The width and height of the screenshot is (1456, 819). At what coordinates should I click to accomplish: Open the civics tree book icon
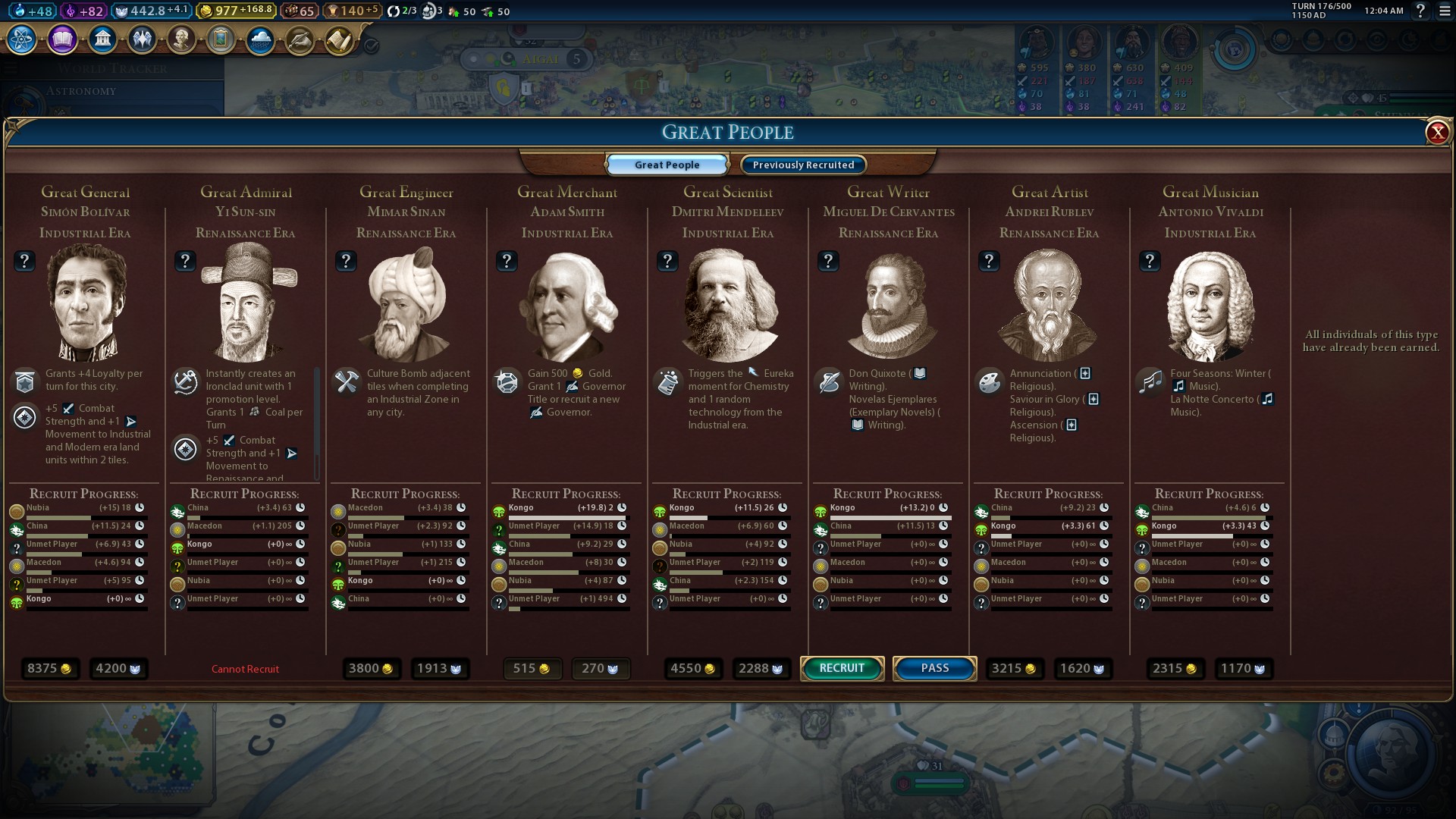point(62,39)
